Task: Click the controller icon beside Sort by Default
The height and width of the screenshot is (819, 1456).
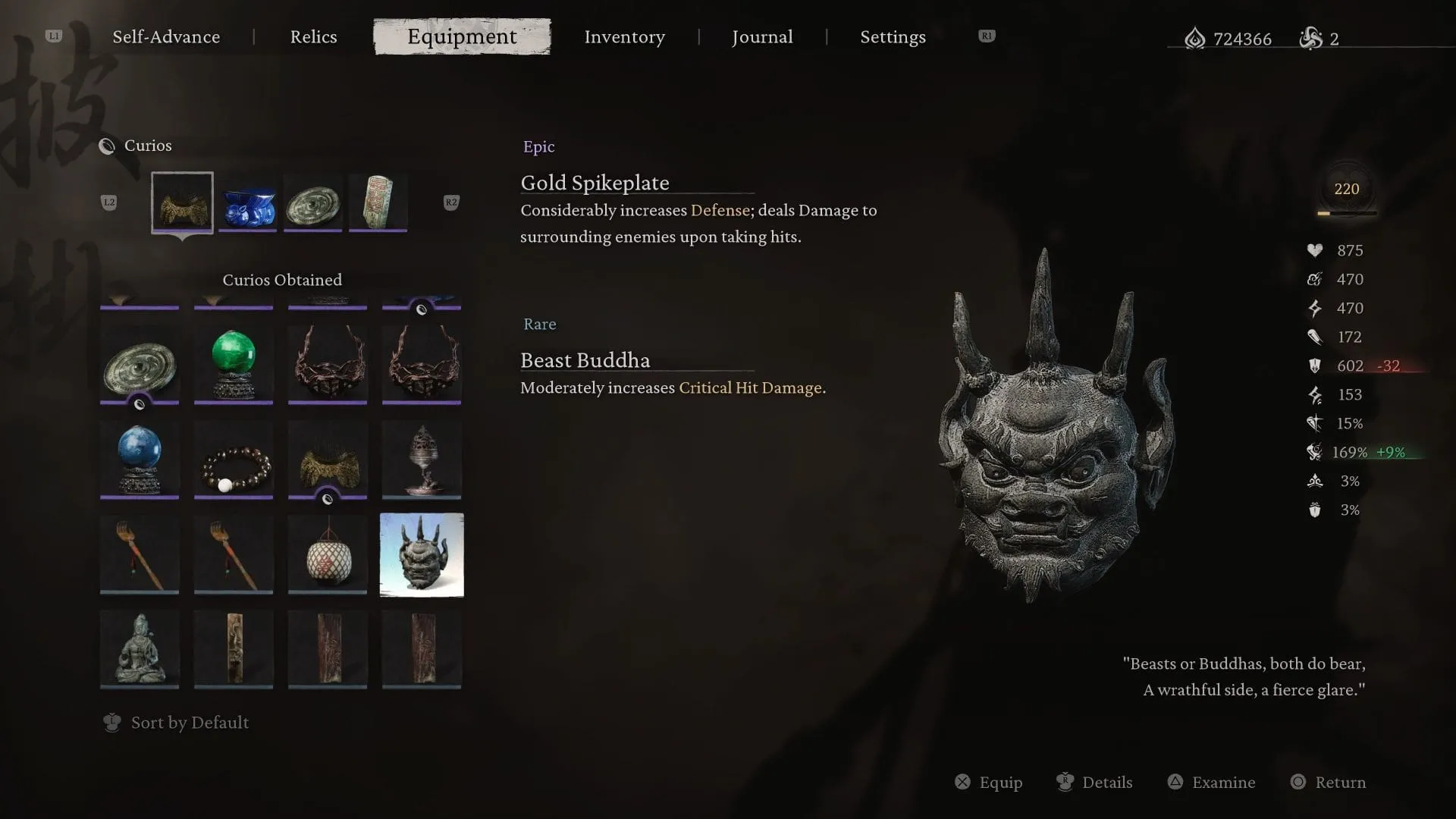Action: (x=111, y=723)
